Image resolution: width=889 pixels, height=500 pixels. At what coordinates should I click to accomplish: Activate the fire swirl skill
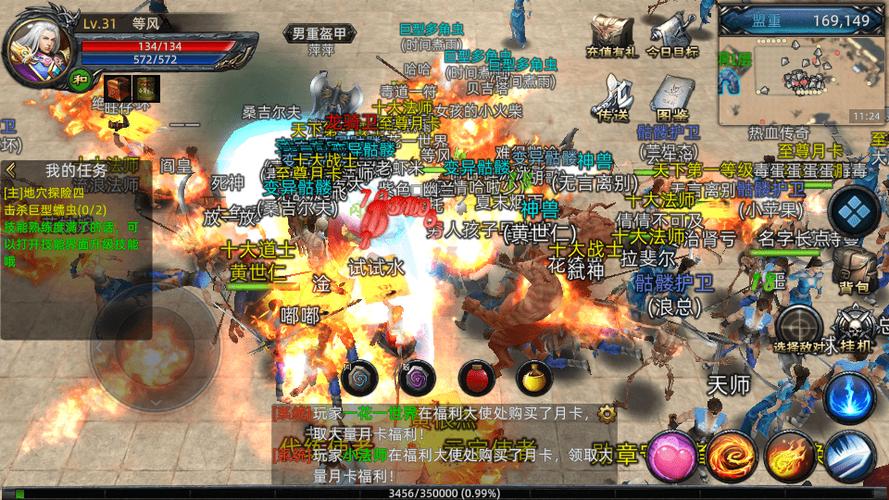point(731,456)
